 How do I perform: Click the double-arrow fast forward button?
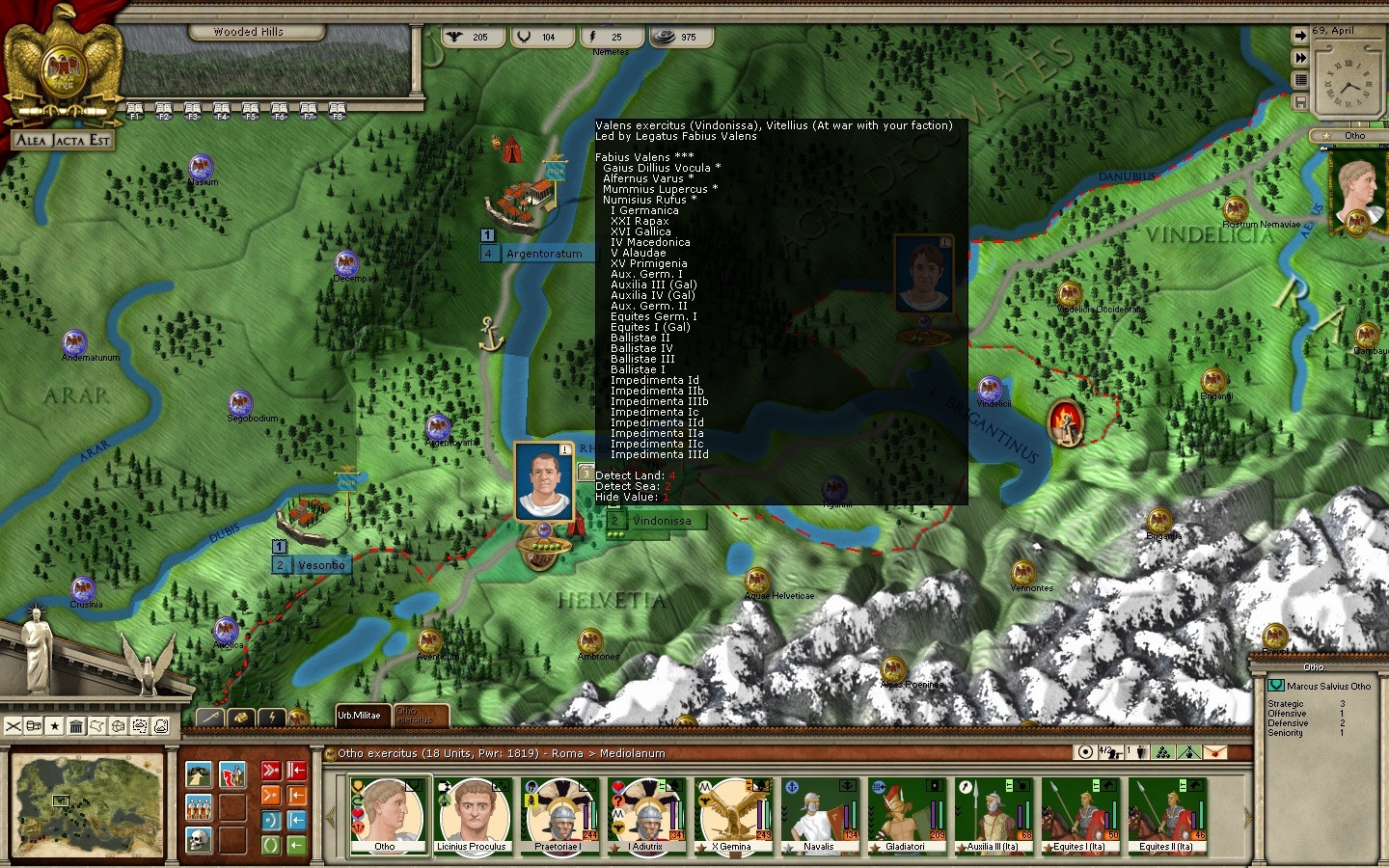(1300, 58)
